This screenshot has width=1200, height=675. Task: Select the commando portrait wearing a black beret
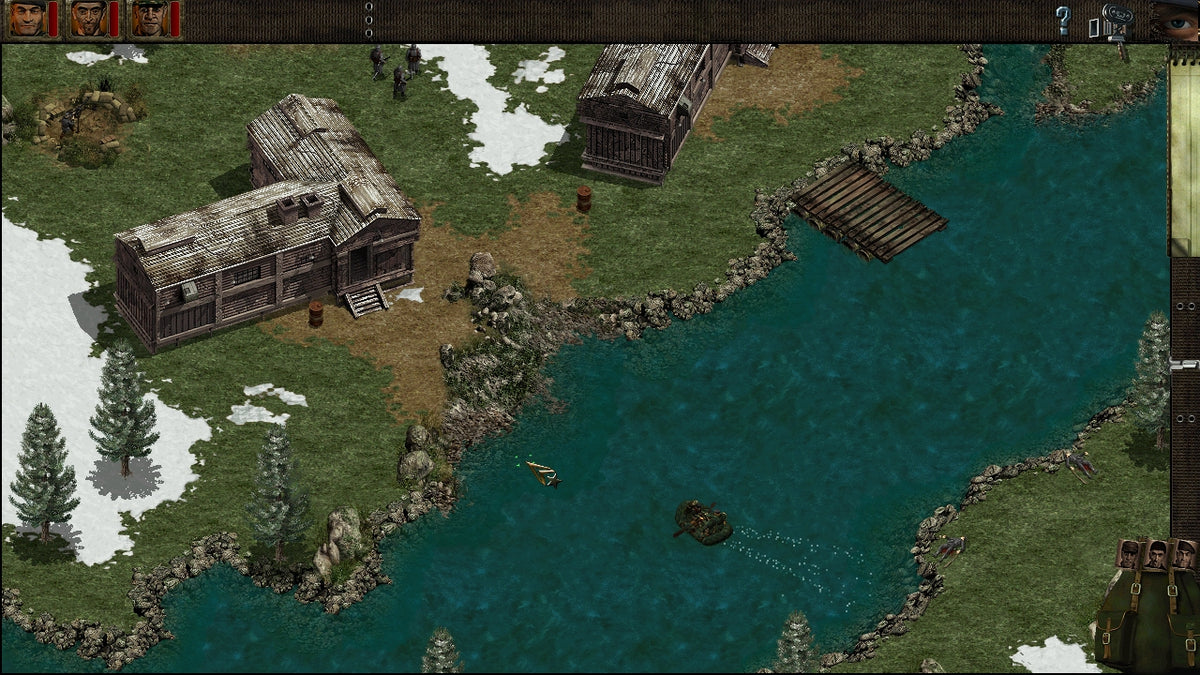(28, 18)
